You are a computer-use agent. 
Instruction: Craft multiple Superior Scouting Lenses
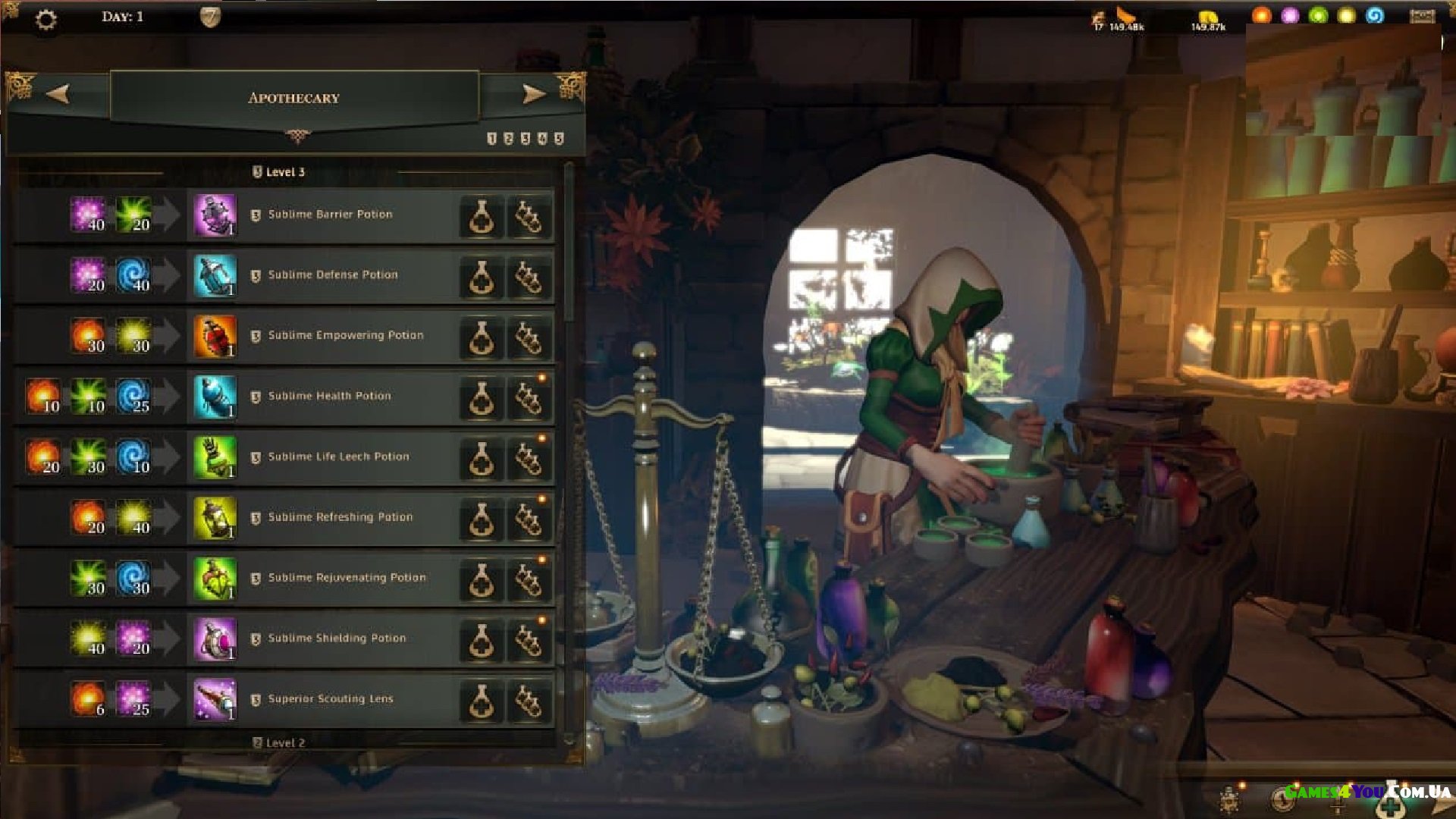point(529,701)
